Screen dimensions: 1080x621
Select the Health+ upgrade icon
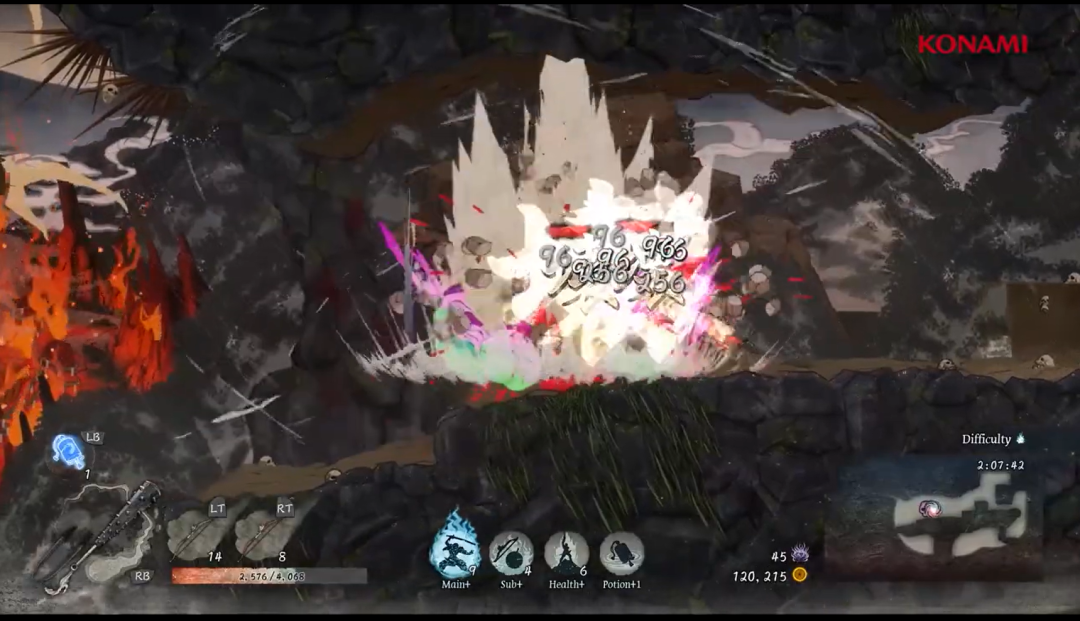click(x=566, y=552)
